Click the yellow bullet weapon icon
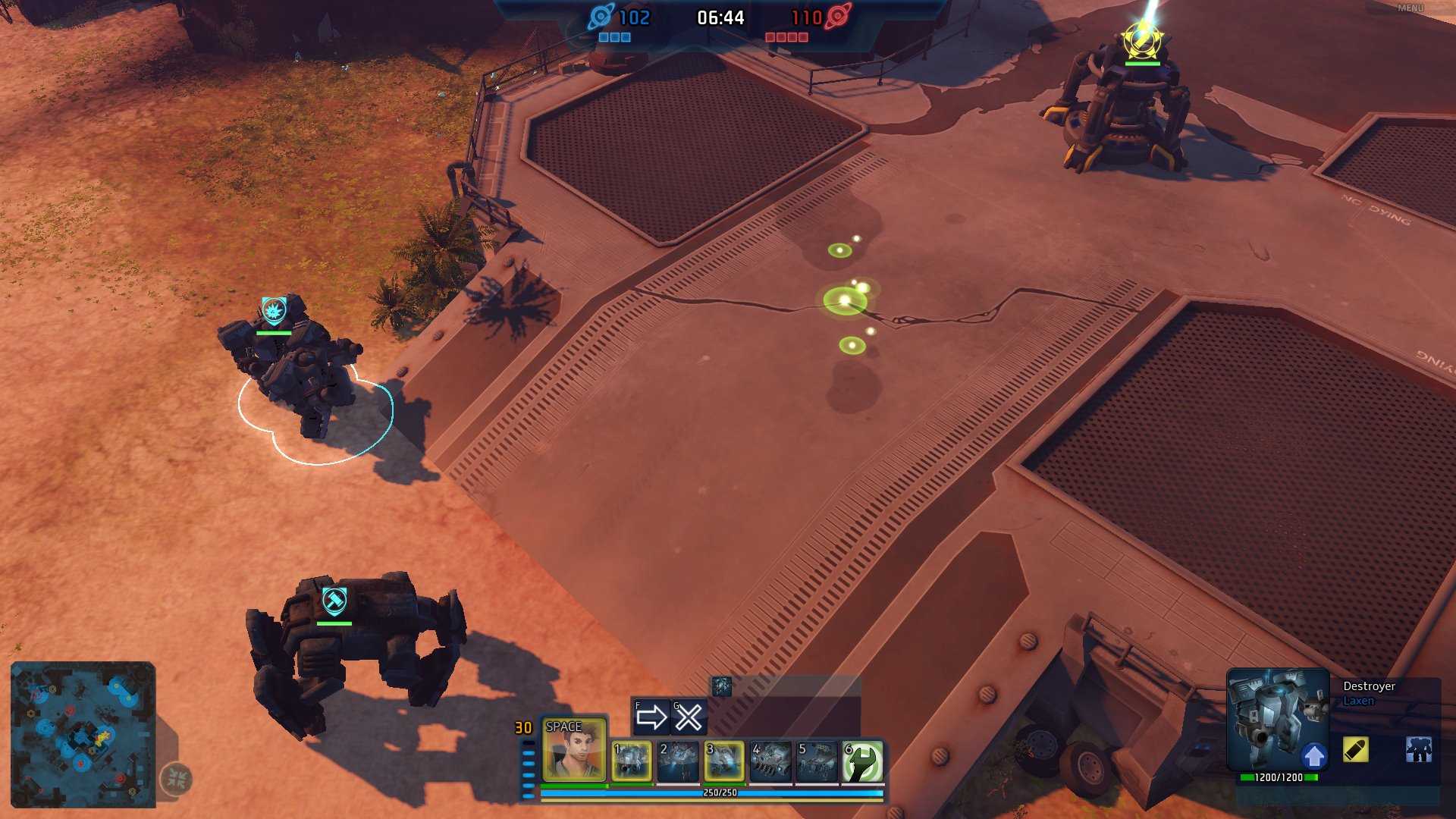The width and height of the screenshot is (1456, 819). pyautogui.click(x=1355, y=750)
